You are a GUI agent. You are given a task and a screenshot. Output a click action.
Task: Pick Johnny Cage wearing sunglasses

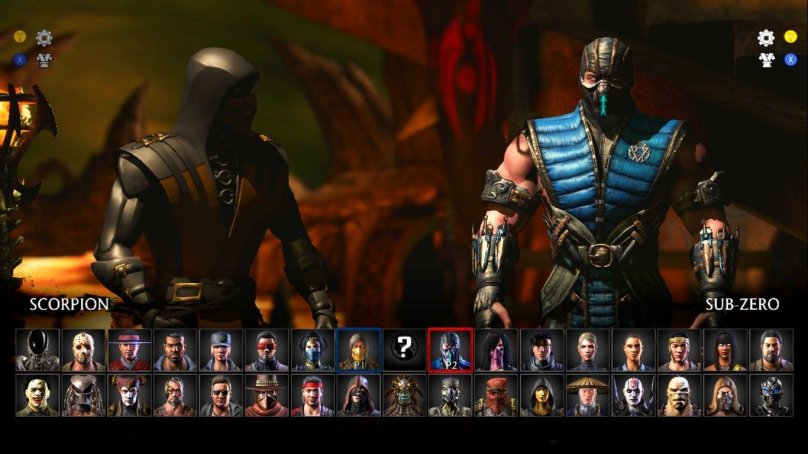[x=221, y=396]
